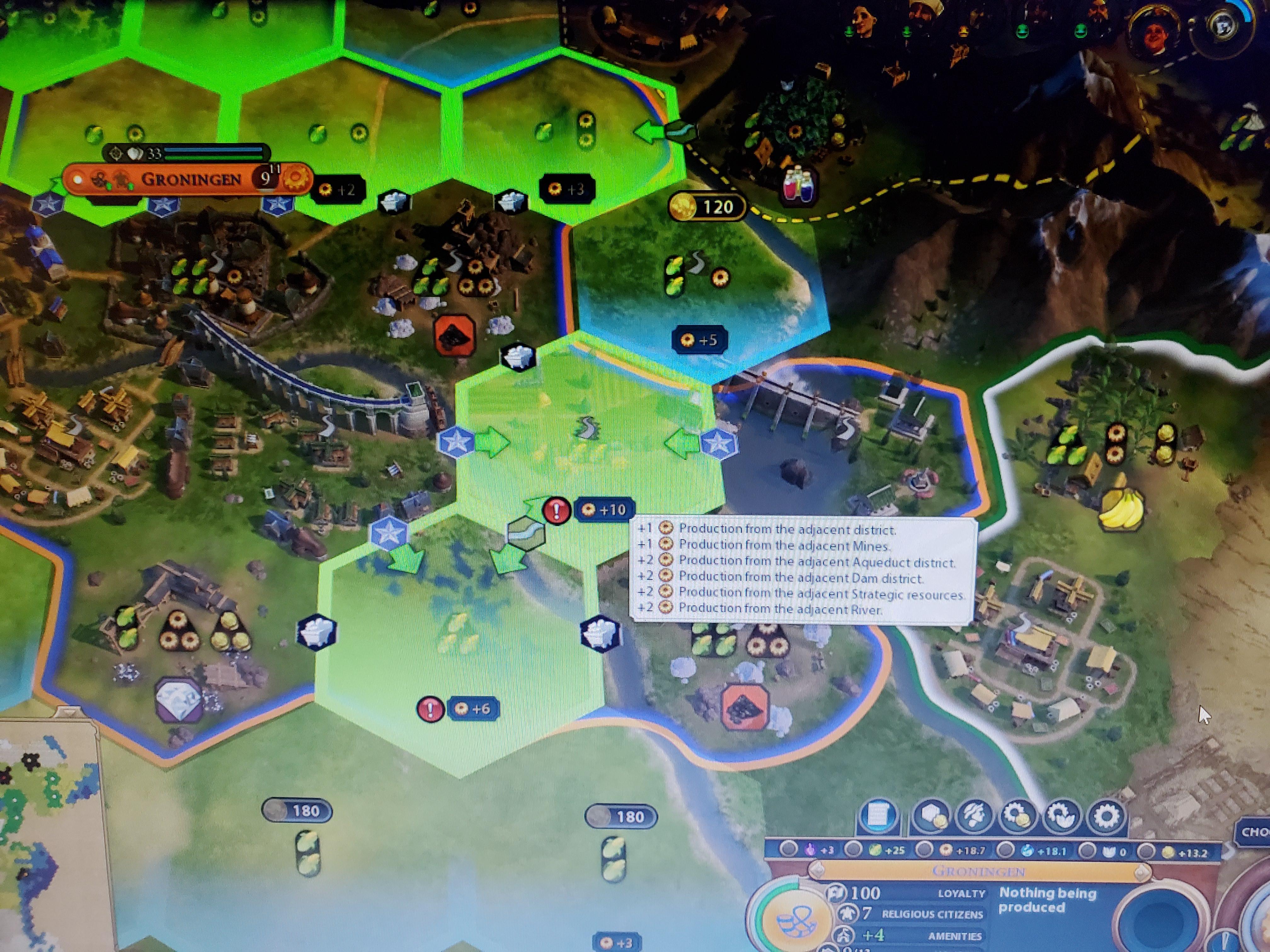Image resolution: width=1270 pixels, height=952 pixels.
Task: Open the city options gear icon
Action: click(1106, 815)
